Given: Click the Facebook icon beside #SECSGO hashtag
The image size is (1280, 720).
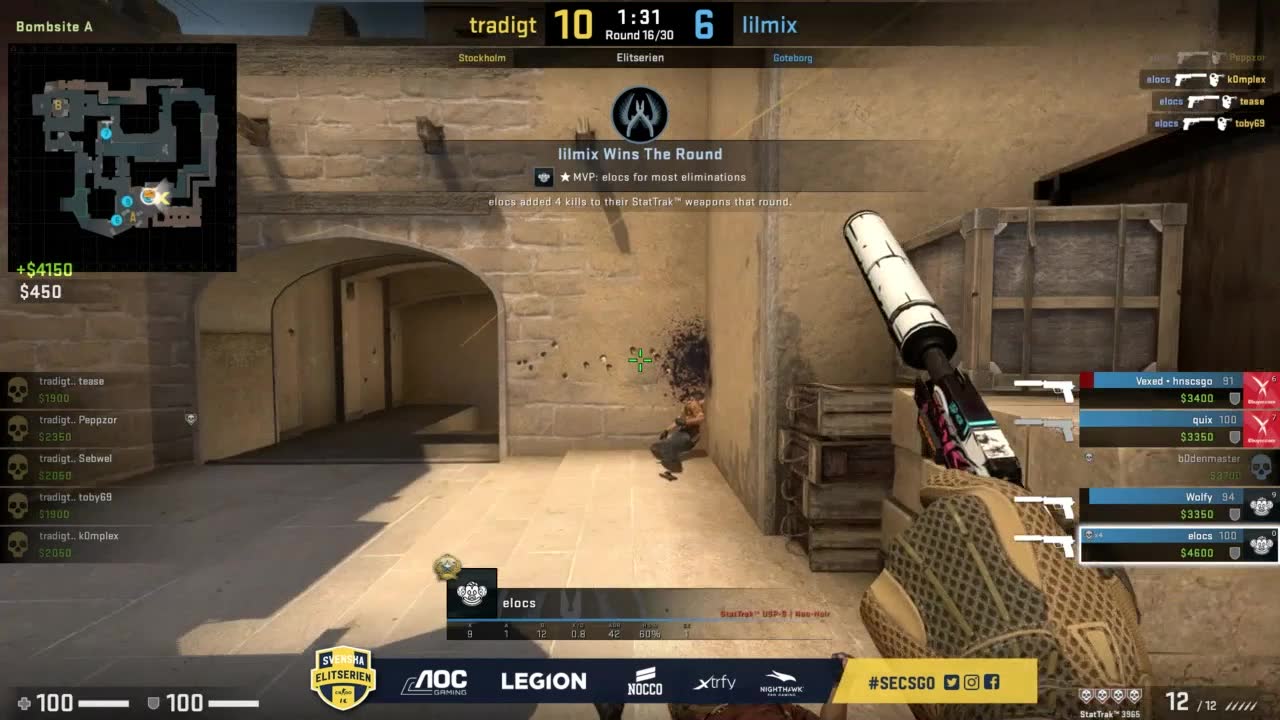Looking at the screenshot, I should [x=991, y=682].
